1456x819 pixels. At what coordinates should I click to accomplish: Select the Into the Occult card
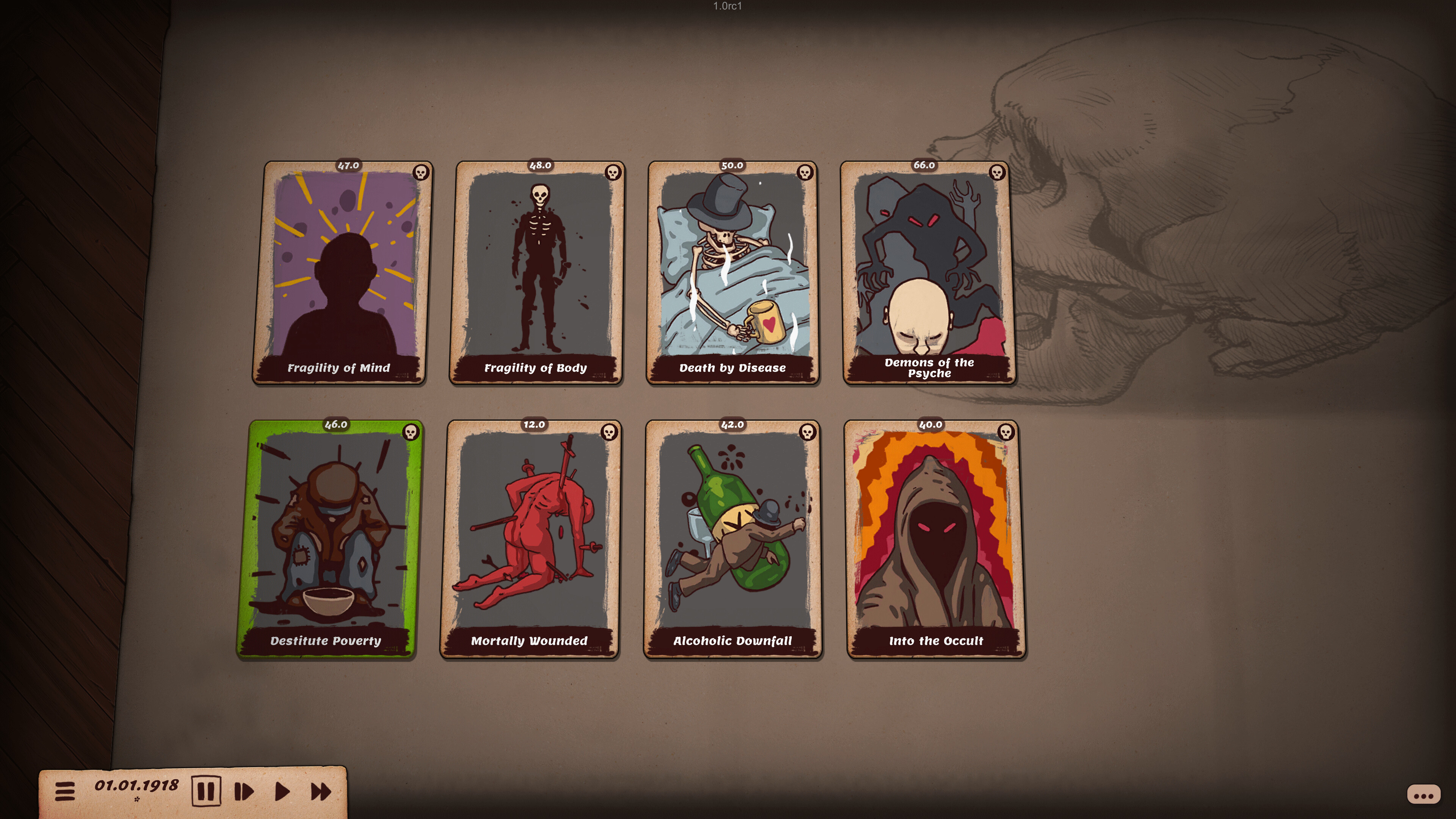933,540
